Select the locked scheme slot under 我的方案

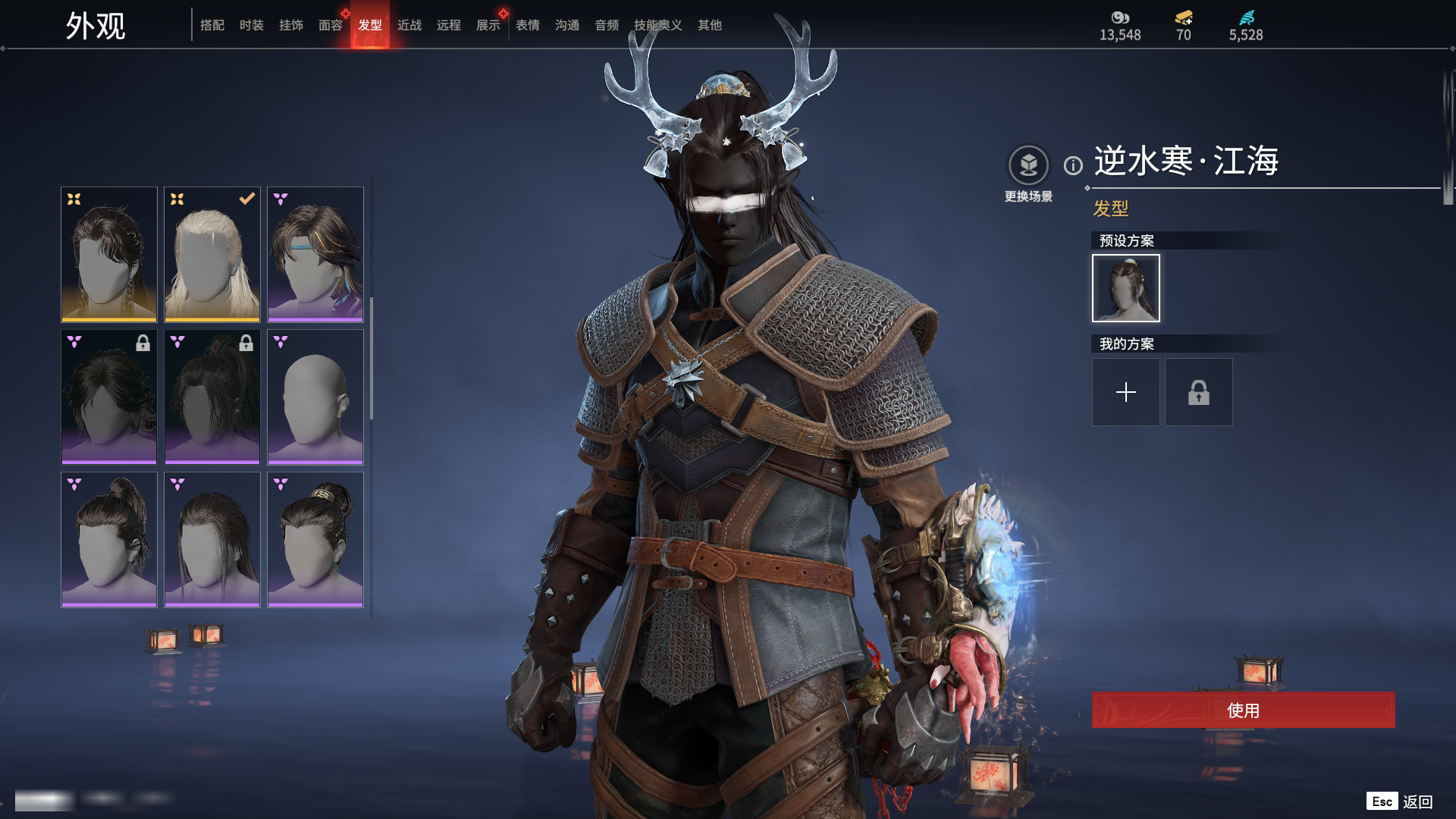click(1198, 392)
